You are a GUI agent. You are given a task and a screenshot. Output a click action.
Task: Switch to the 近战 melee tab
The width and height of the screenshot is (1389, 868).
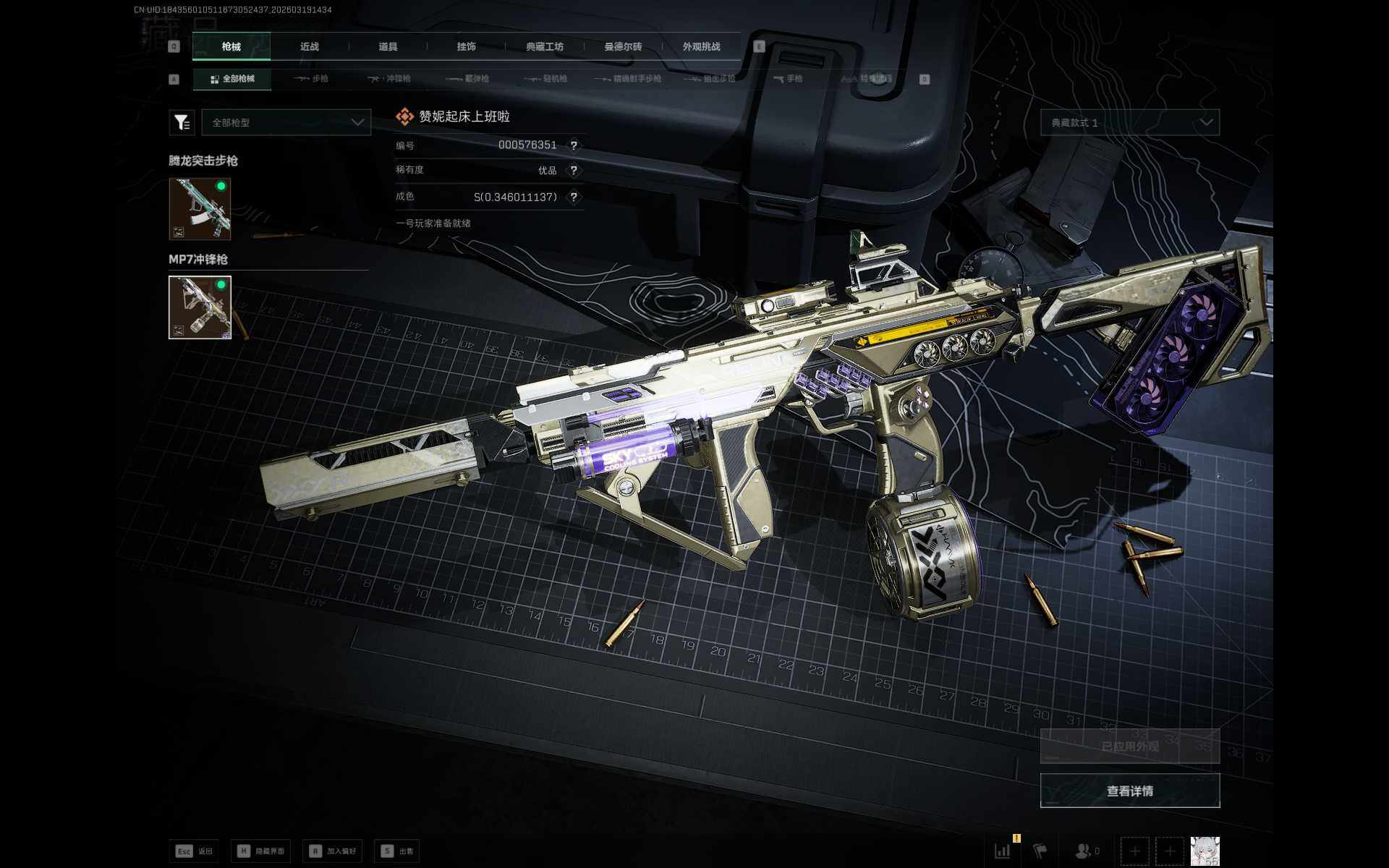tap(310, 46)
